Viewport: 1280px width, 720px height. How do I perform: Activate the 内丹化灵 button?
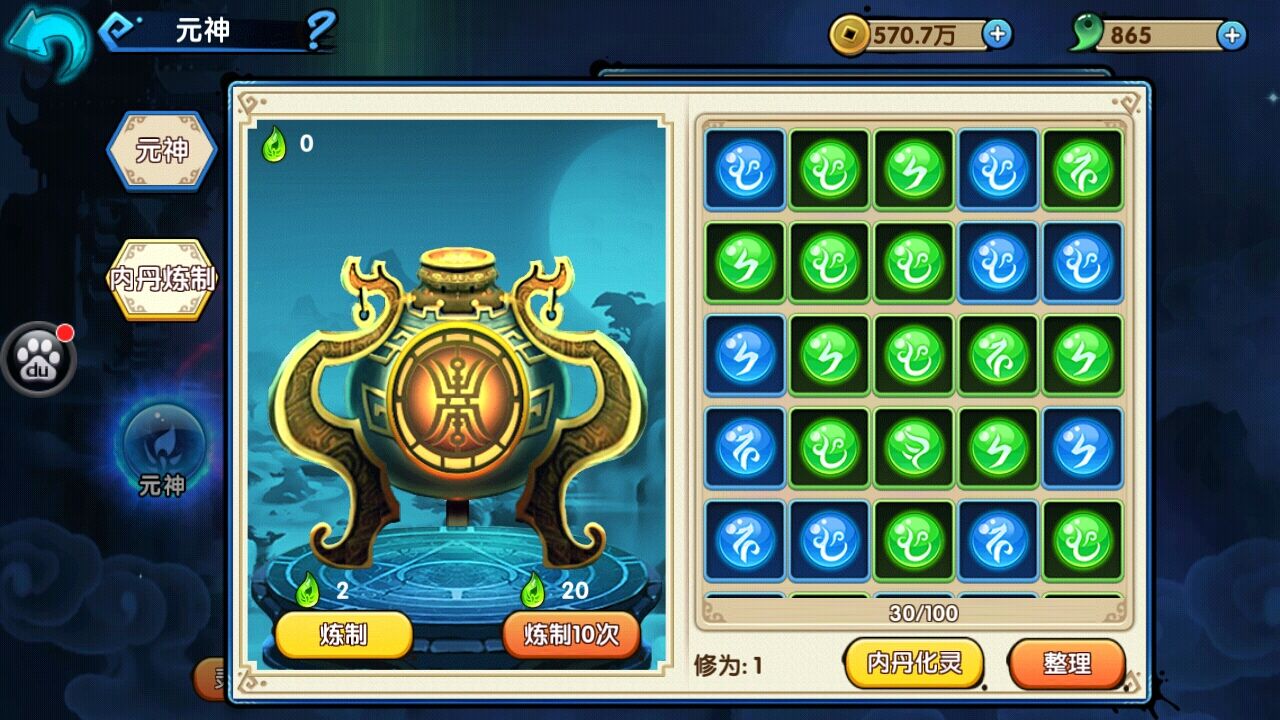(x=914, y=663)
